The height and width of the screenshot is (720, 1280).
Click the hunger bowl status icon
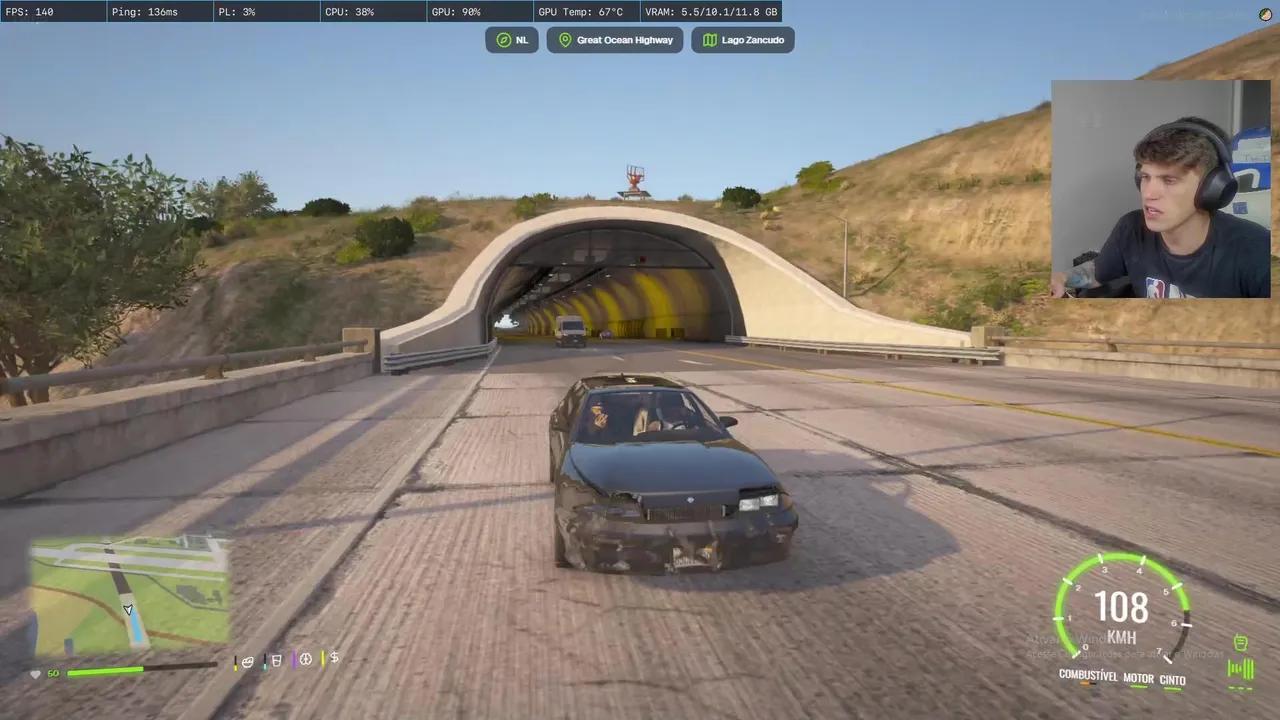click(x=247, y=660)
